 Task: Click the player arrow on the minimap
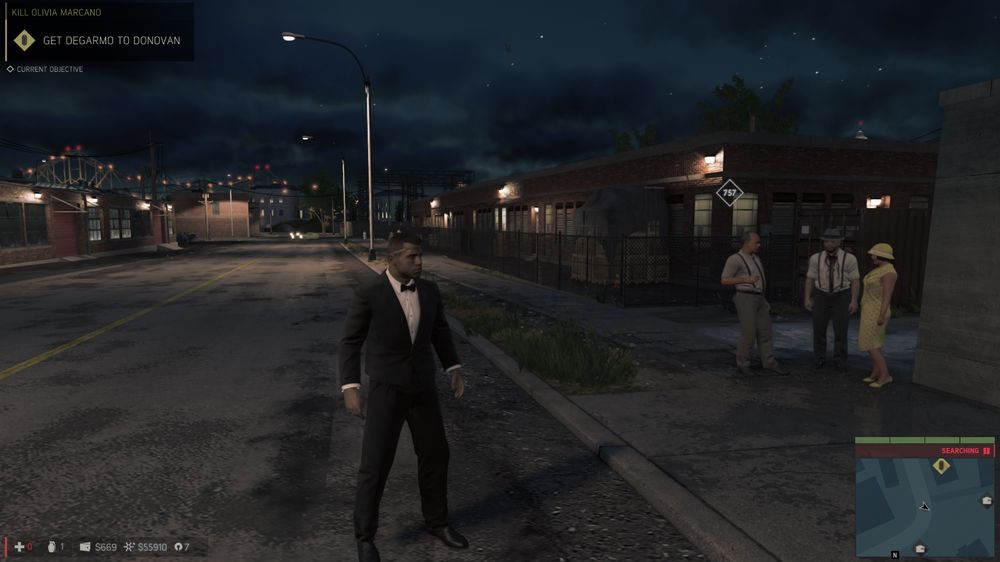pyautogui.click(x=925, y=506)
